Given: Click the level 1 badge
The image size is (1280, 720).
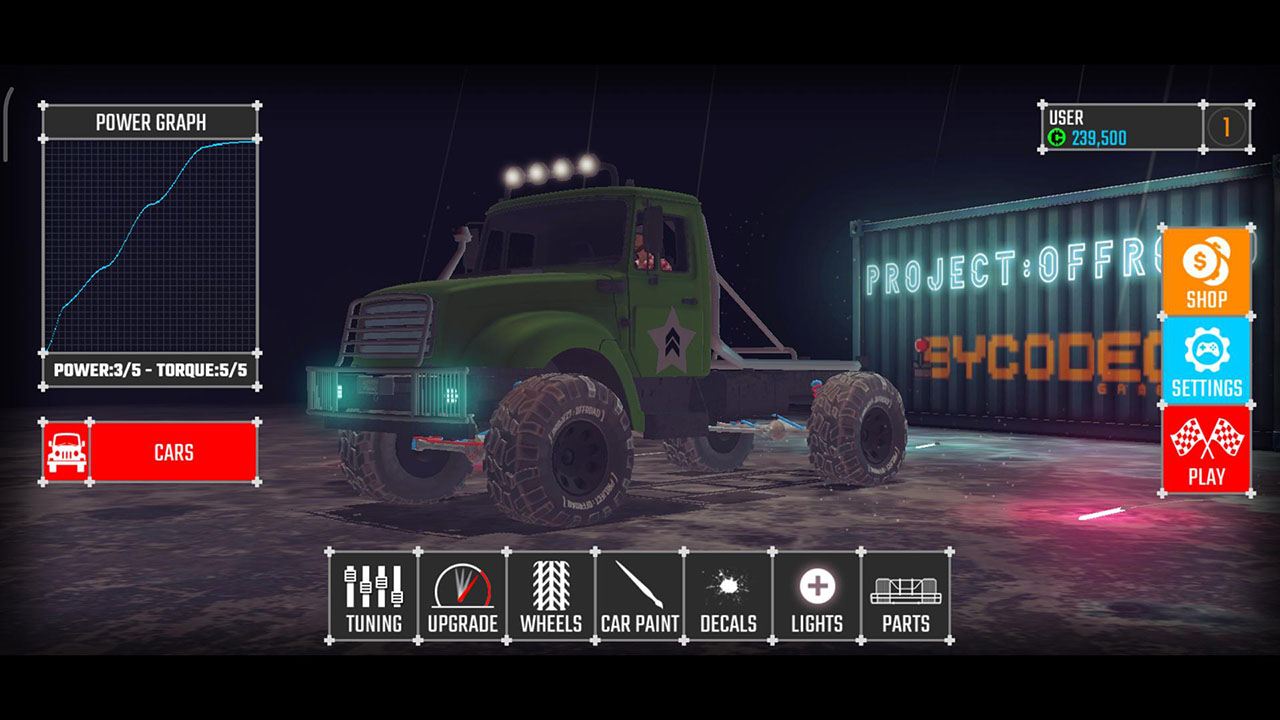Looking at the screenshot, I should 1225,127.
